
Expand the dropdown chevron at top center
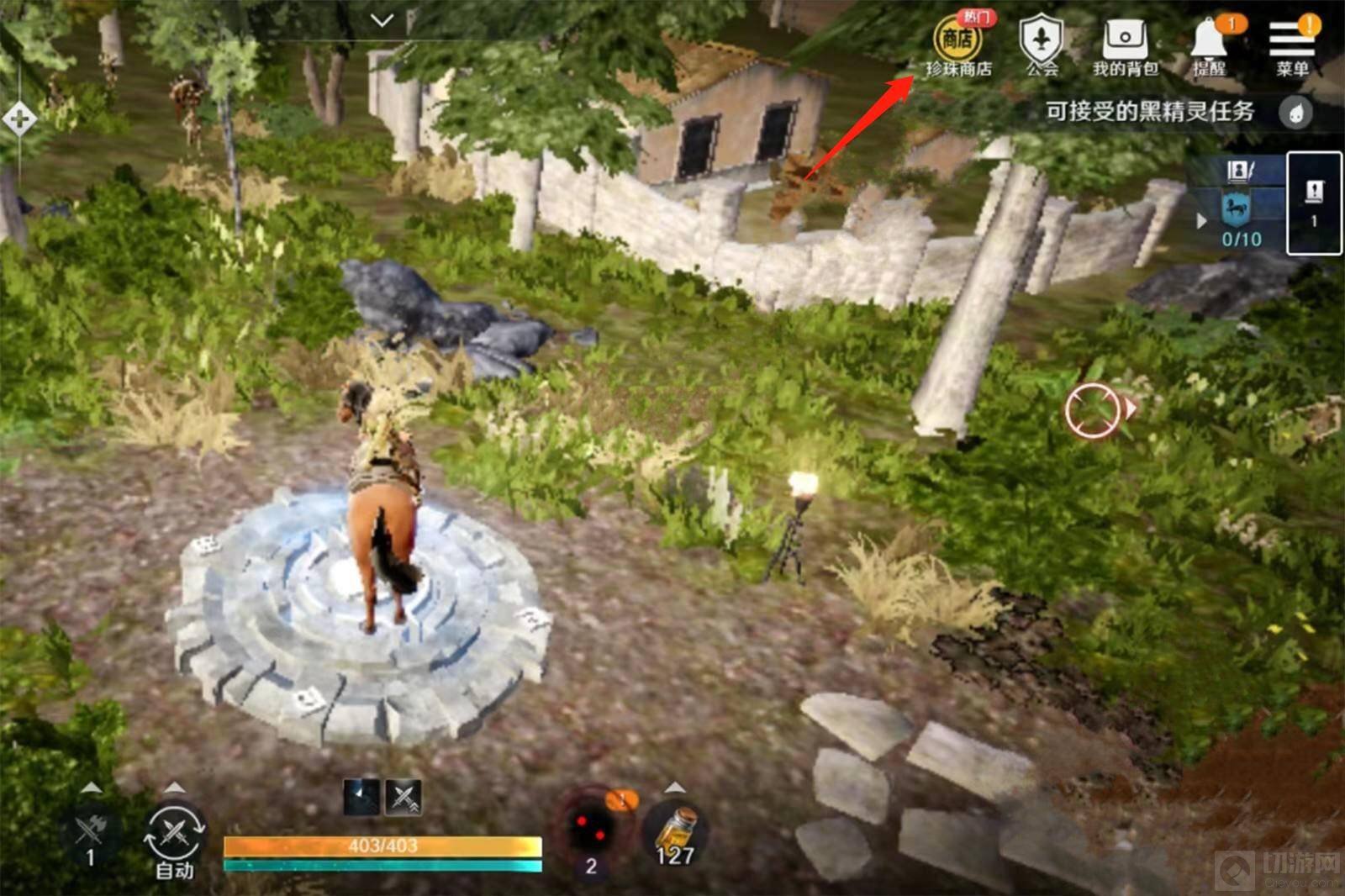point(382,20)
